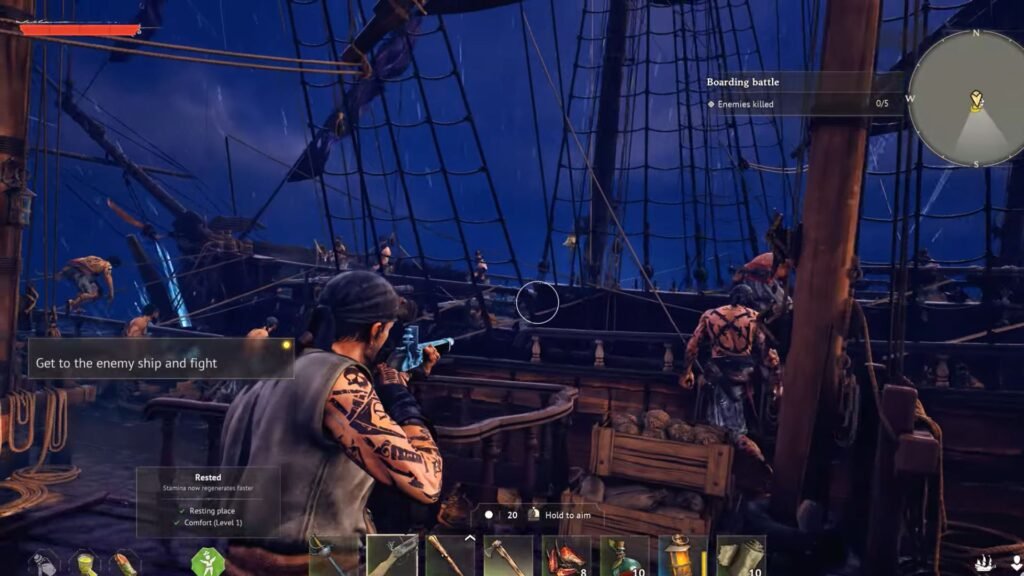Viewport: 1024px width, 576px height.
Task: Select the flintlock musket hotbar slot
Action: [x=391, y=556]
